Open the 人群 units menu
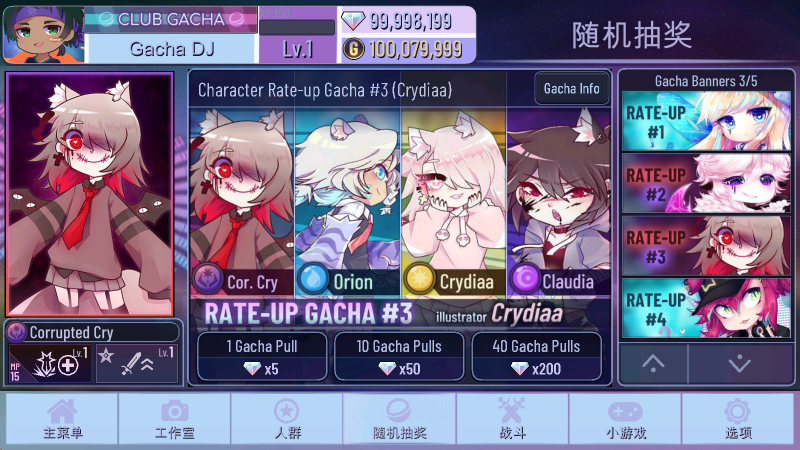The image size is (800, 450). 287,419
